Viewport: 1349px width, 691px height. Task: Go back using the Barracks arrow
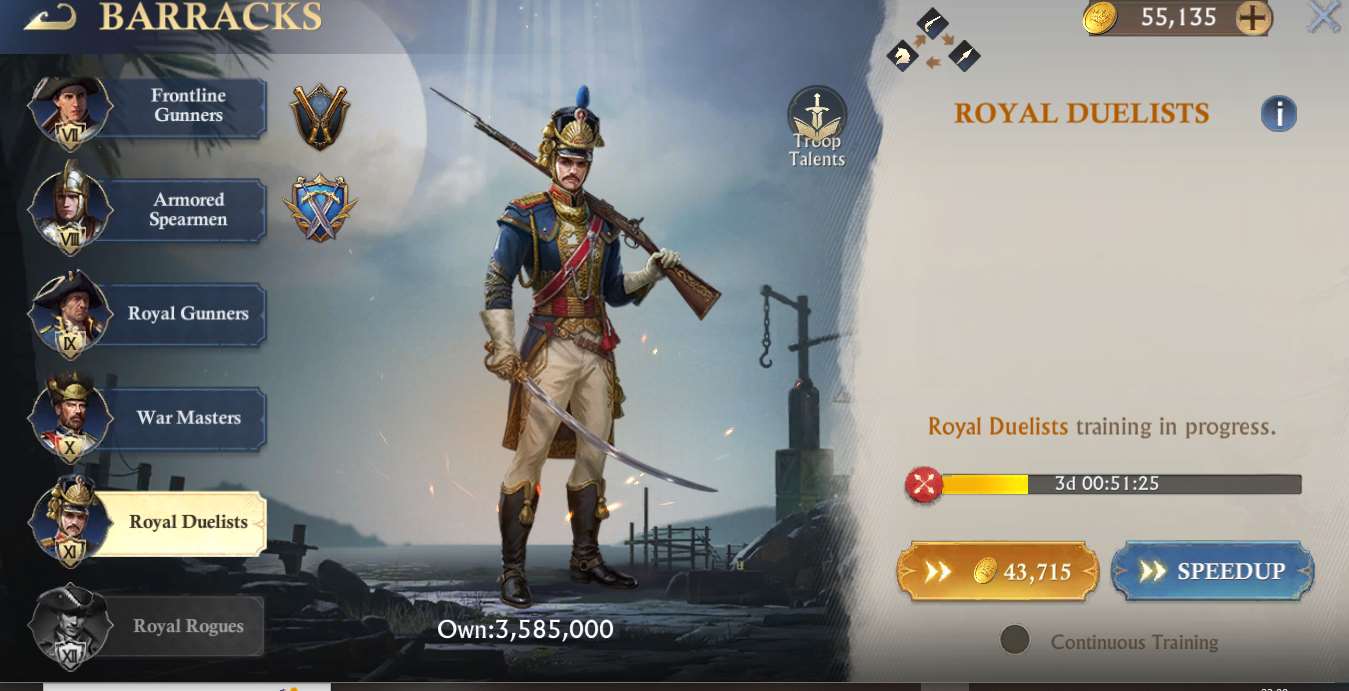(51, 17)
